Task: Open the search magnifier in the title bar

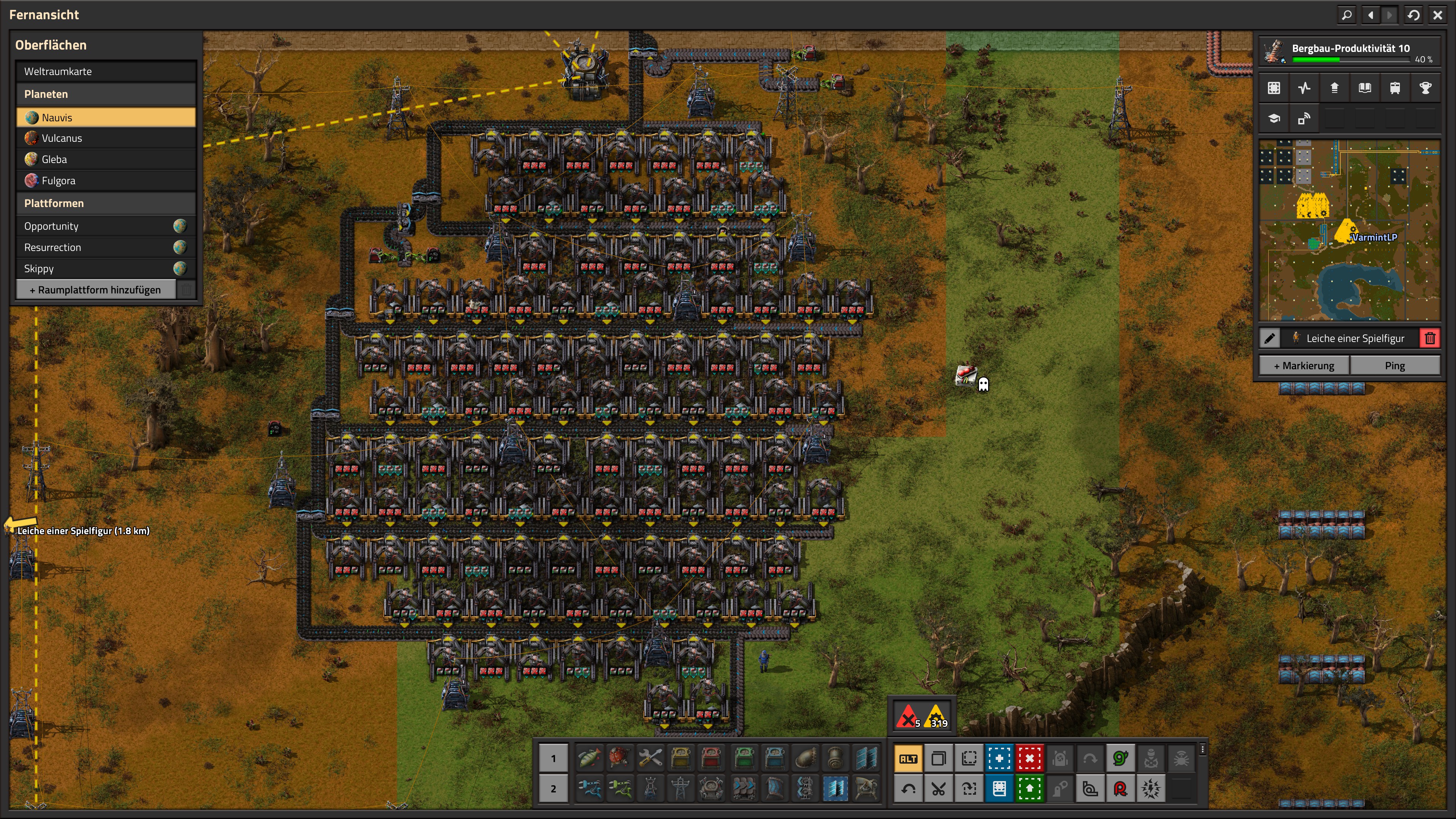Action: pyautogui.click(x=1347, y=15)
